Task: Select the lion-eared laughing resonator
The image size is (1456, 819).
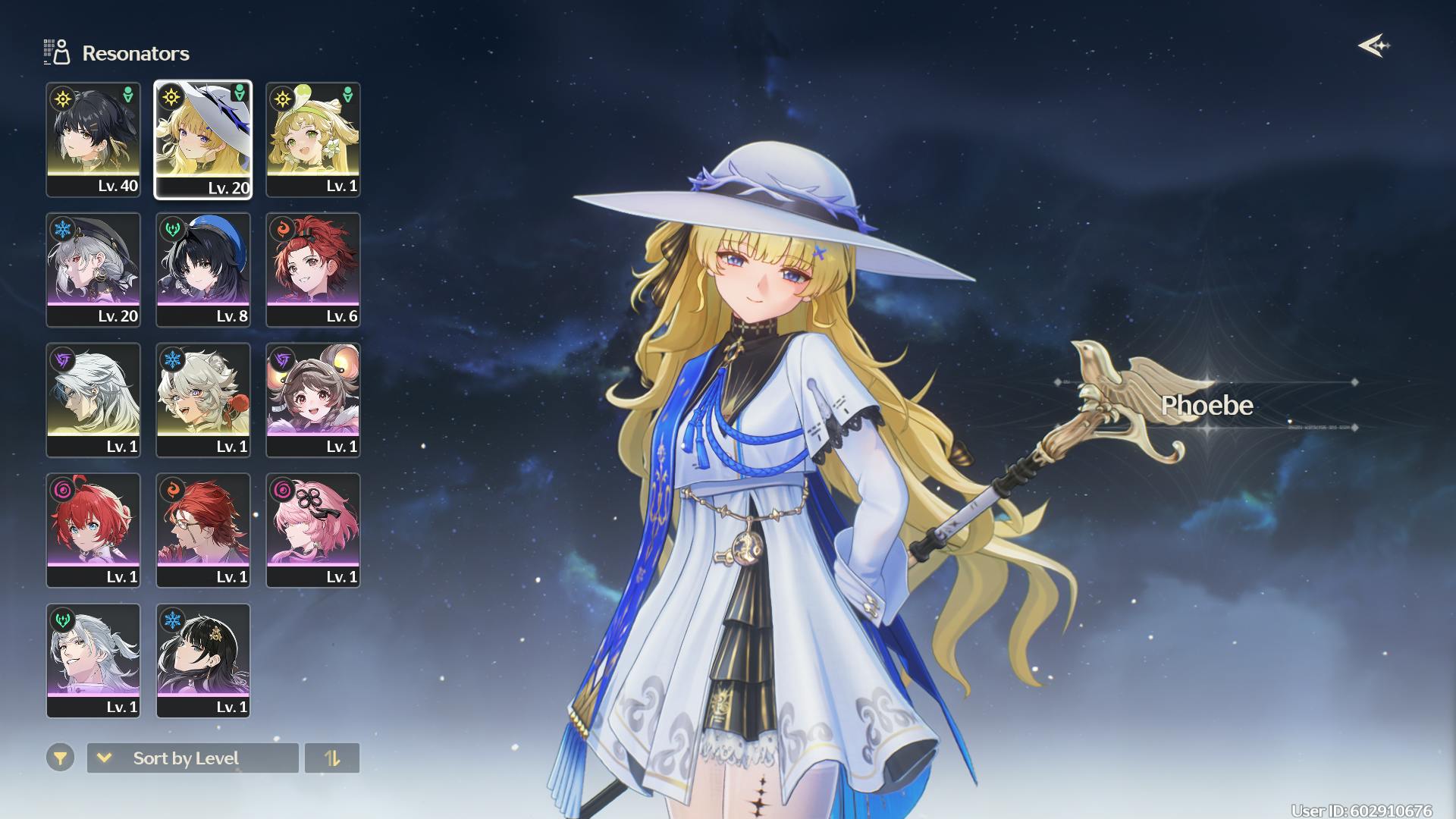Action: 203,400
